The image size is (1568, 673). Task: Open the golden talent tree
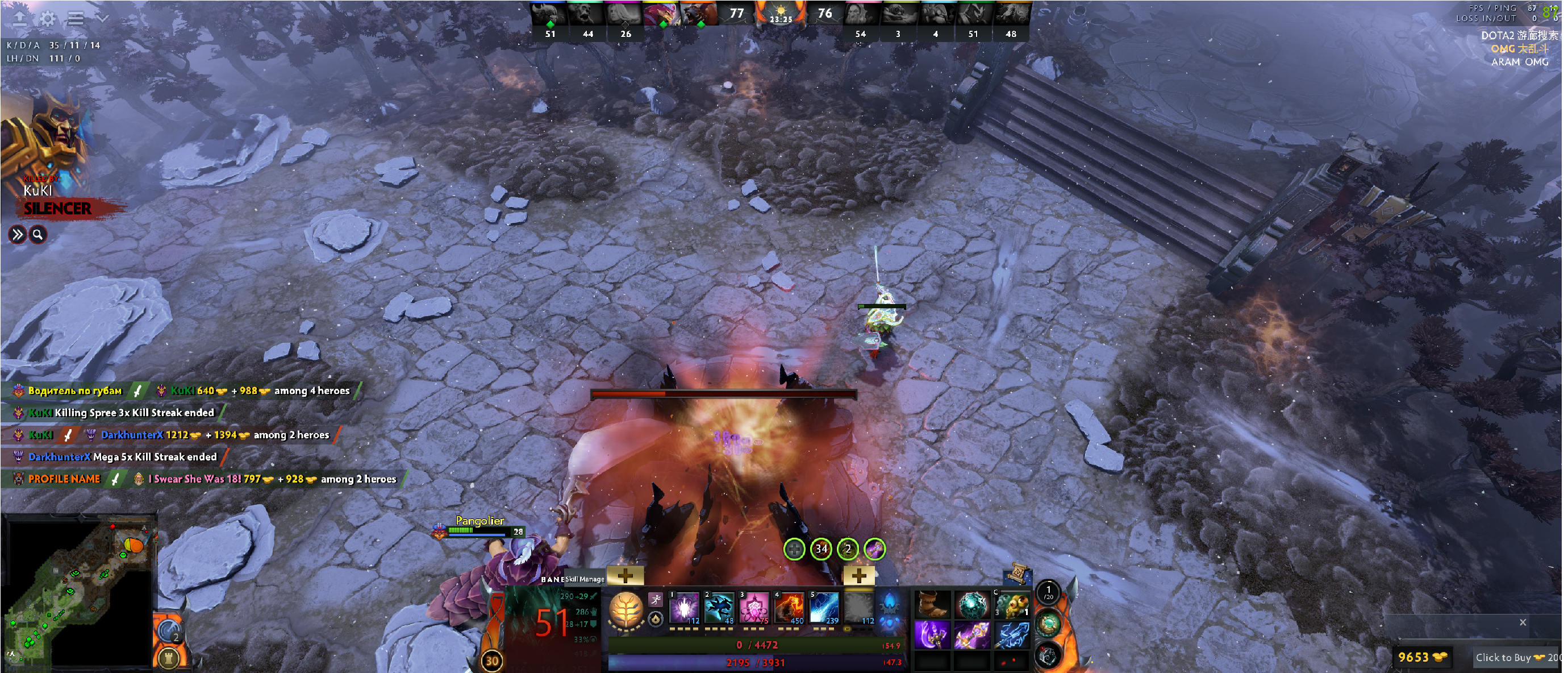coord(625,609)
